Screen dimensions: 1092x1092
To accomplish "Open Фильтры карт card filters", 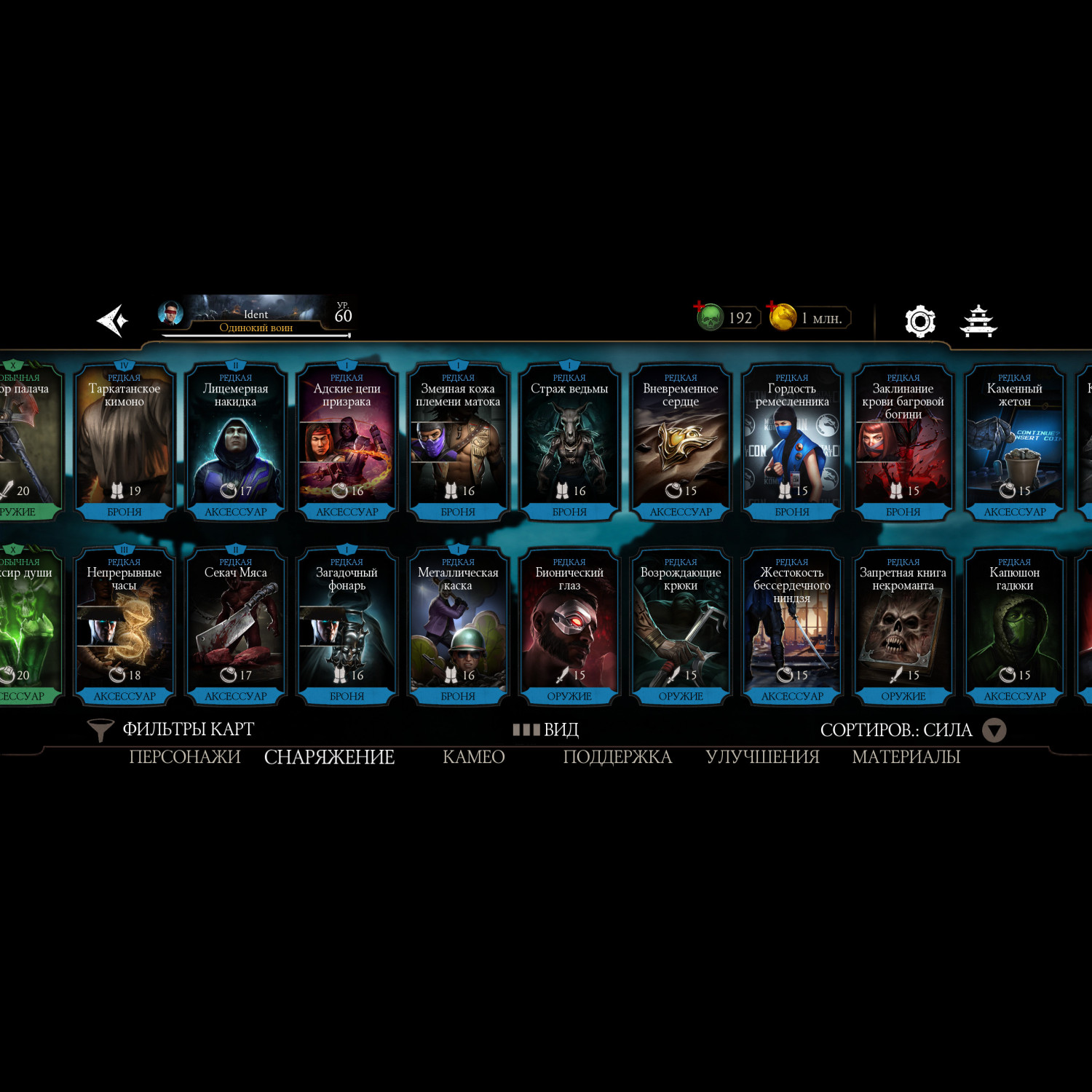I will (172, 729).
